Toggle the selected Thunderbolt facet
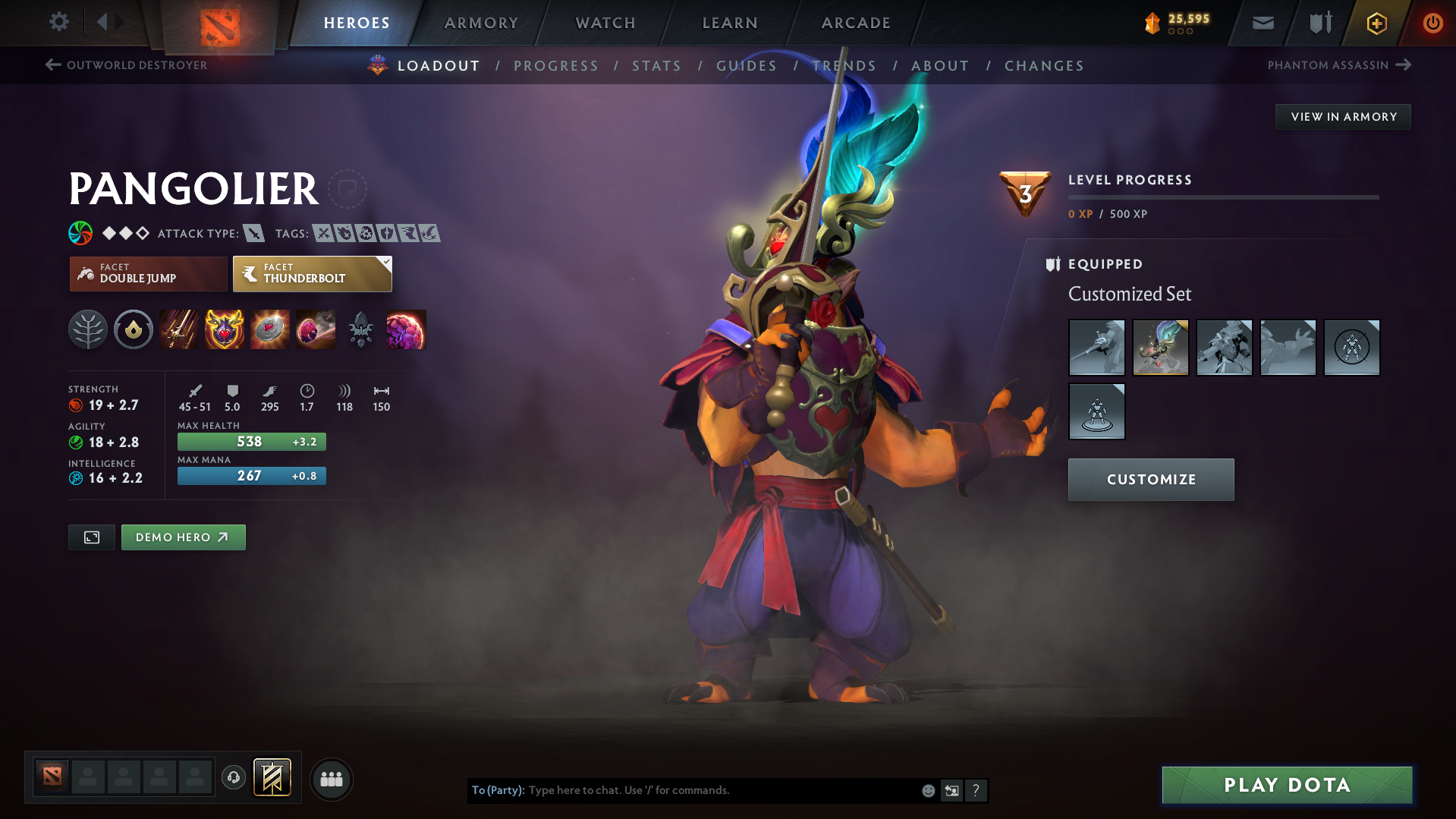Image resolution: width=1456 pixels, height=819 pixels. pyautogui.click(x=312, y=273)
